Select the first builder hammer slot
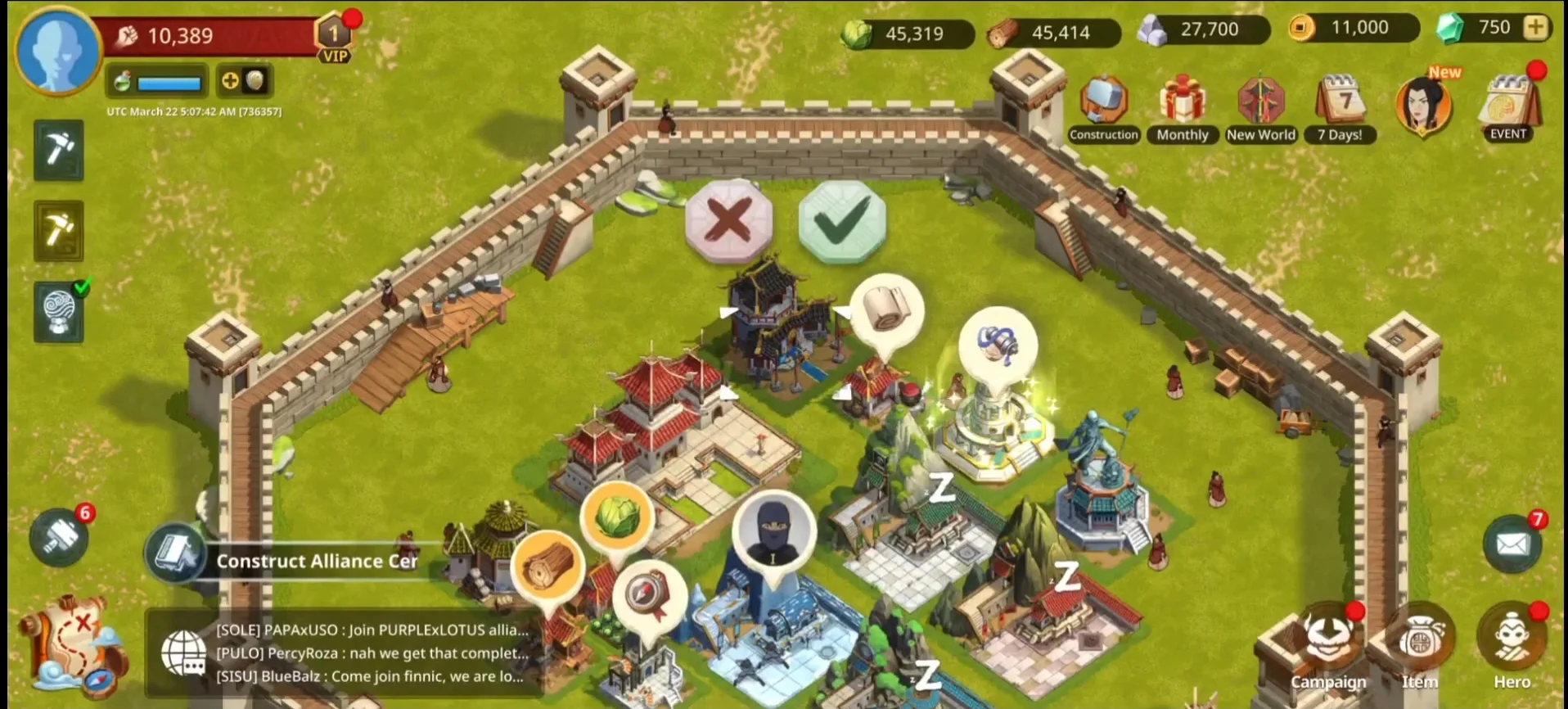 pos(58,150)
